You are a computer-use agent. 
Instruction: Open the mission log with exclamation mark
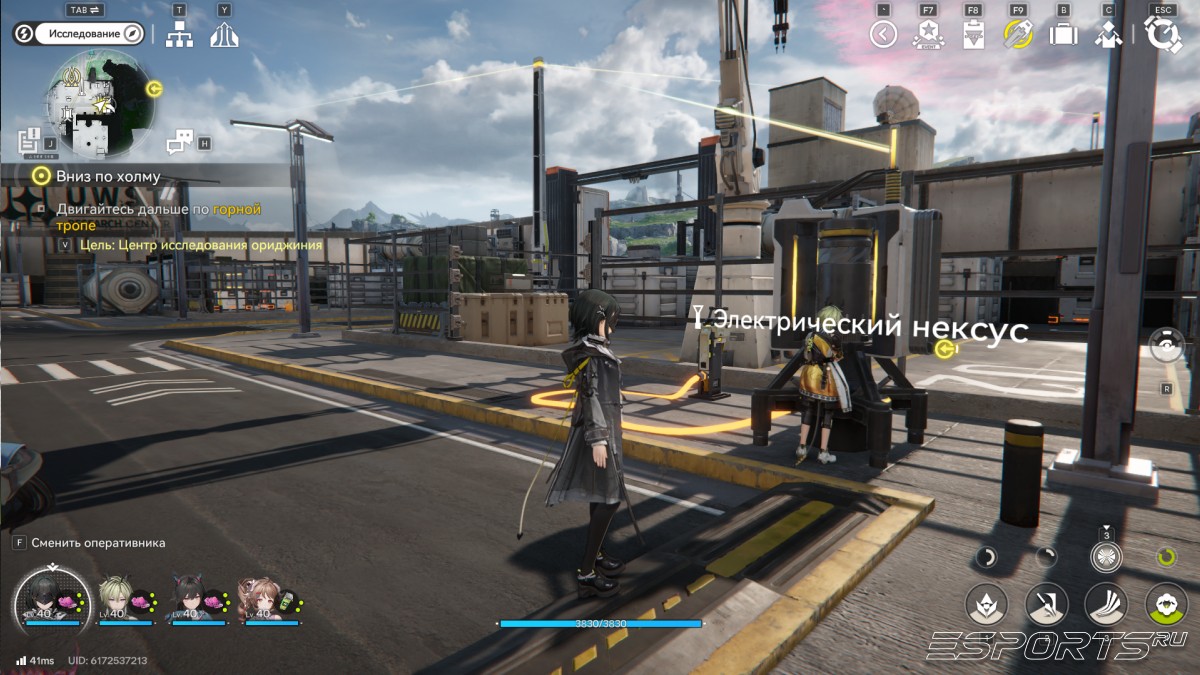29,140
